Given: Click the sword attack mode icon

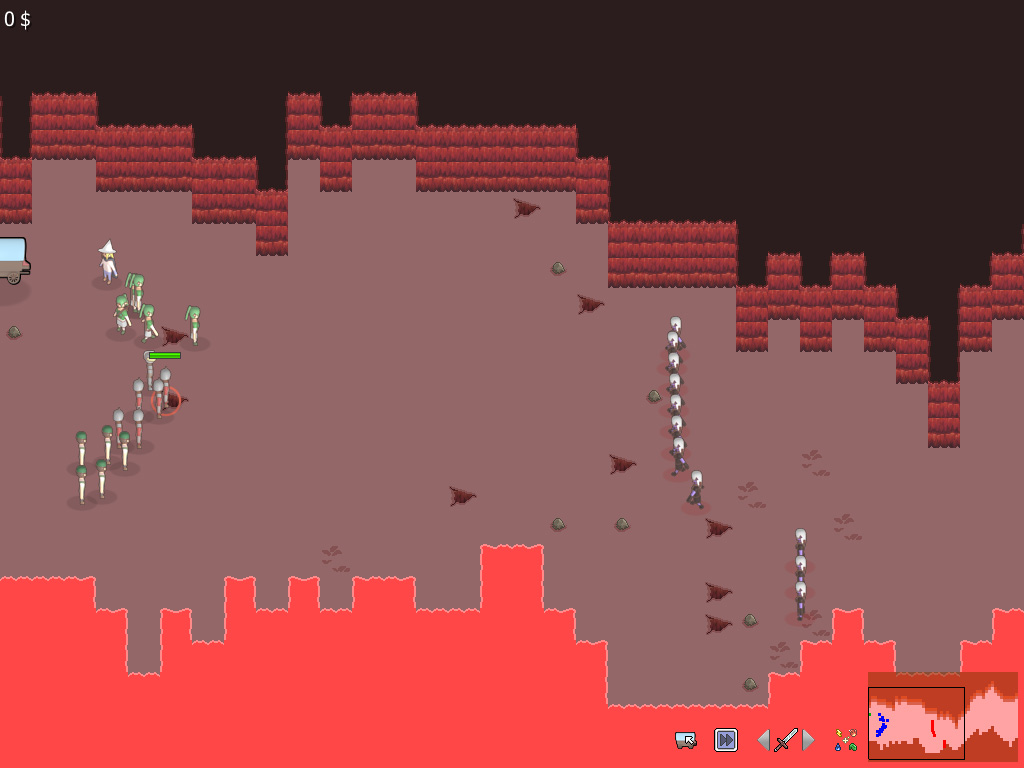Looking at the screenshot, I should click(786, 740).
